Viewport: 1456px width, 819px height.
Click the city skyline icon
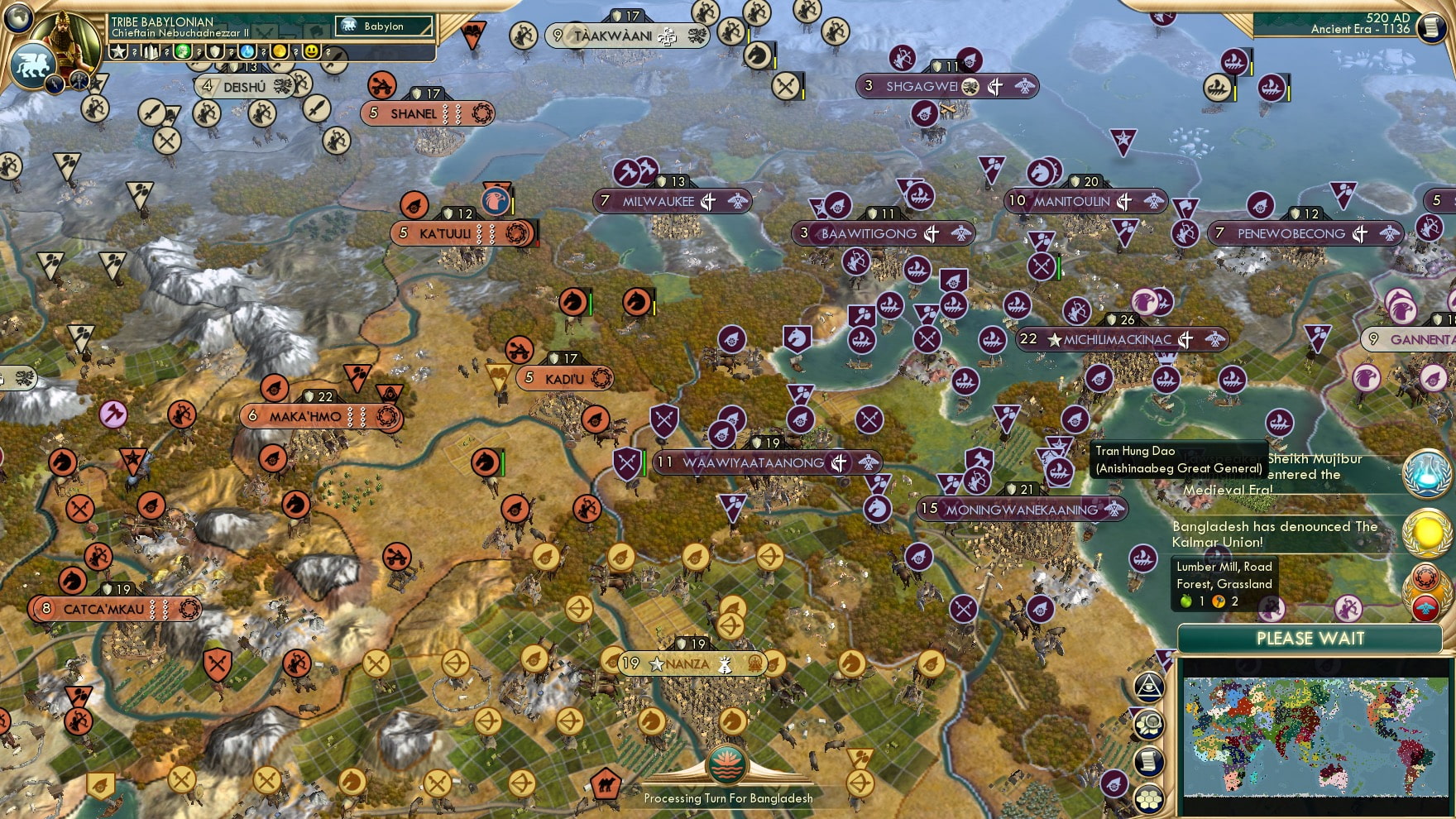151,52
